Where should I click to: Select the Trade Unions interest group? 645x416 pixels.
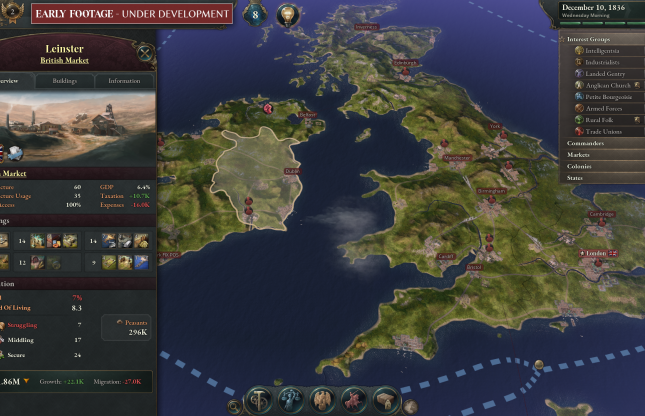click(601, 132)
